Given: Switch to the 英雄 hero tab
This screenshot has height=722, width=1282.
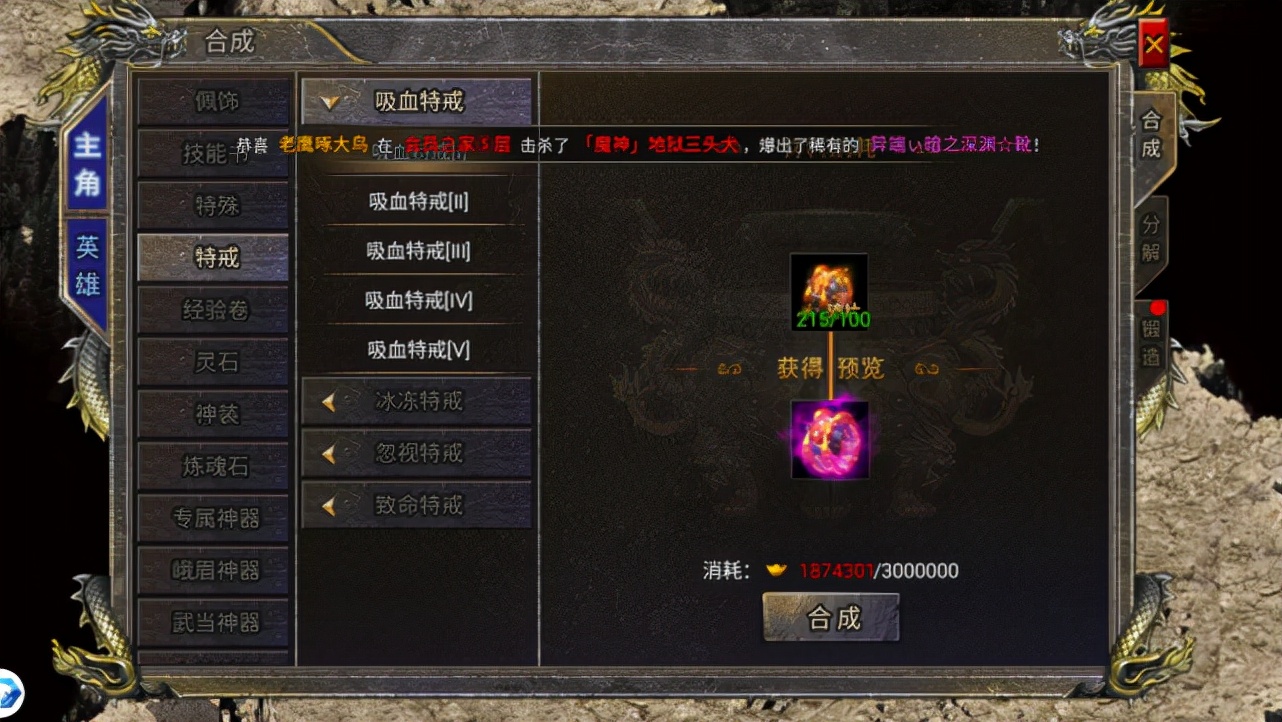Looking at the screenshot, I should coord(88,265).
